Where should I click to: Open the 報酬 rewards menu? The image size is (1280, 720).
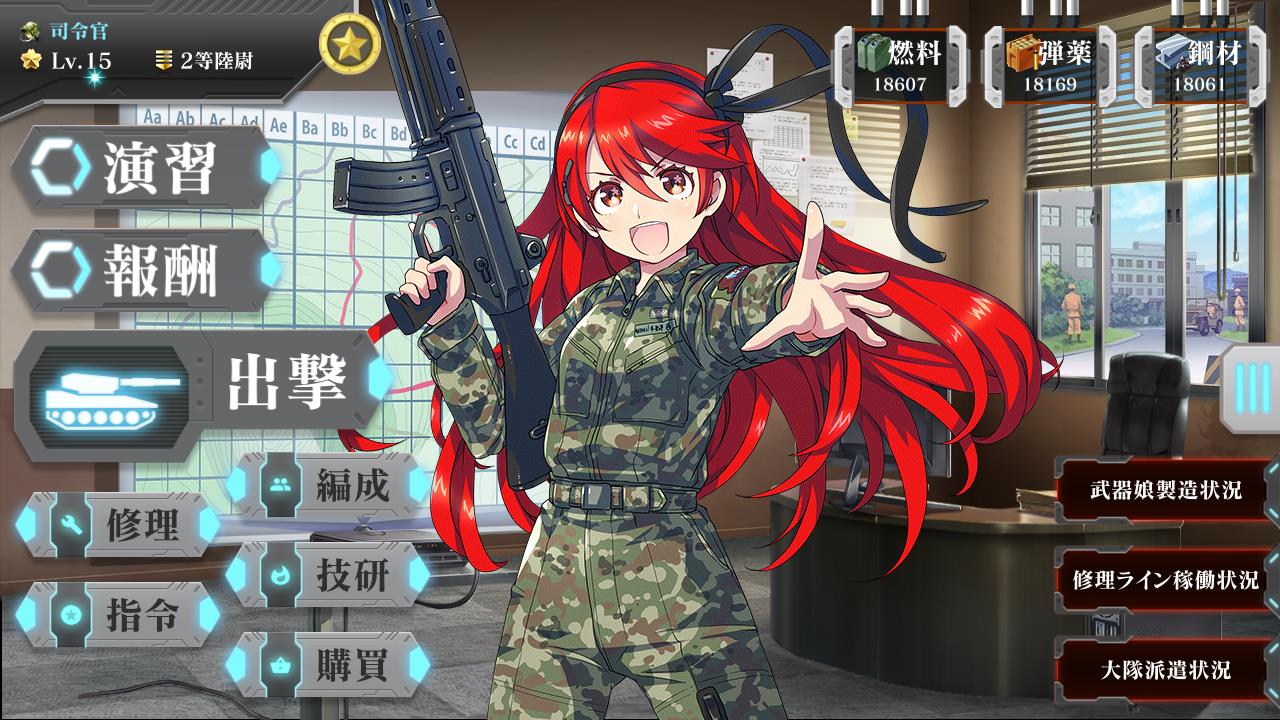(x=145, y=270)
